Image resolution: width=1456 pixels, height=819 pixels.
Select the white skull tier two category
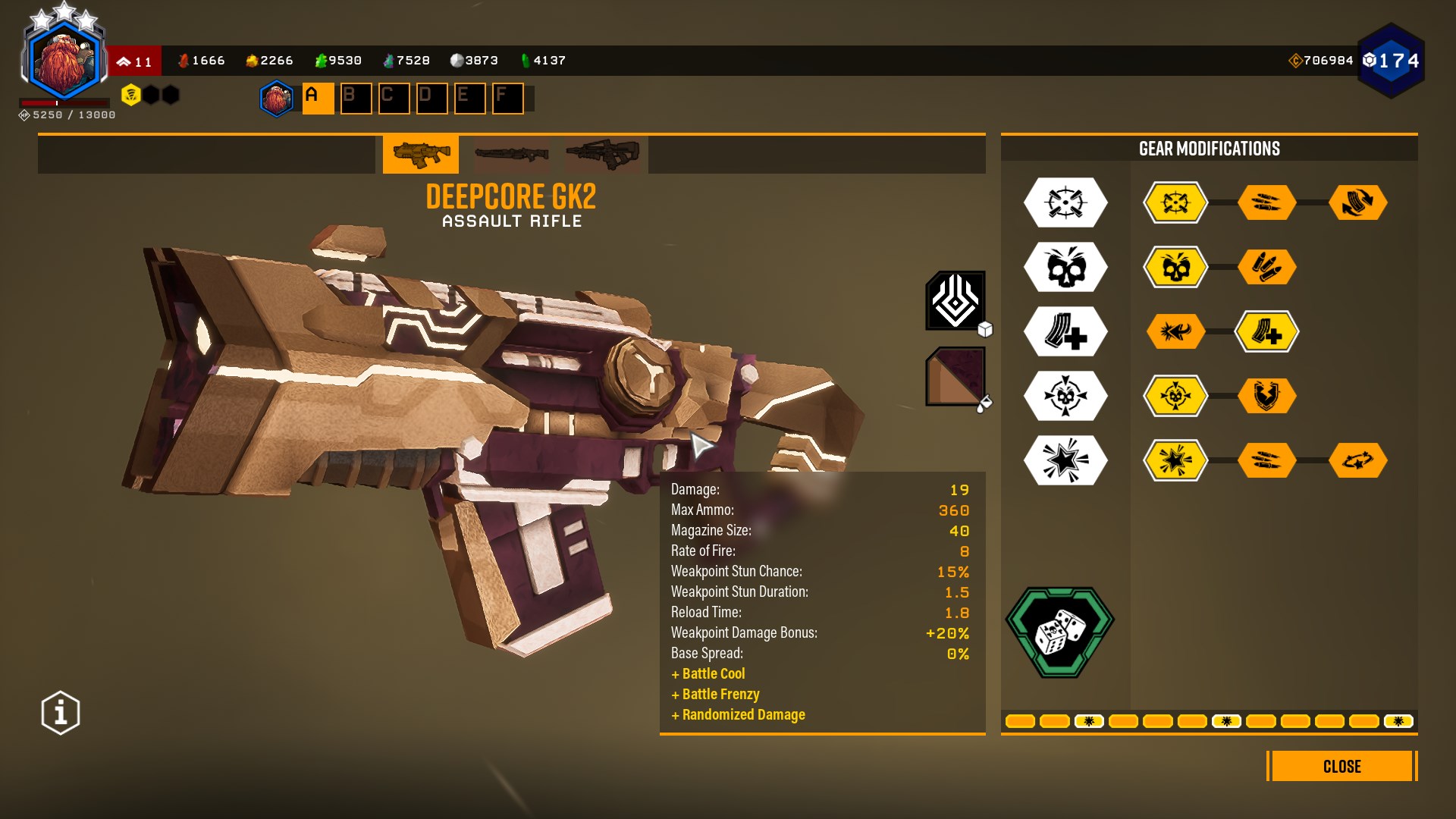pyautogui.click(x=1065, y=267)
